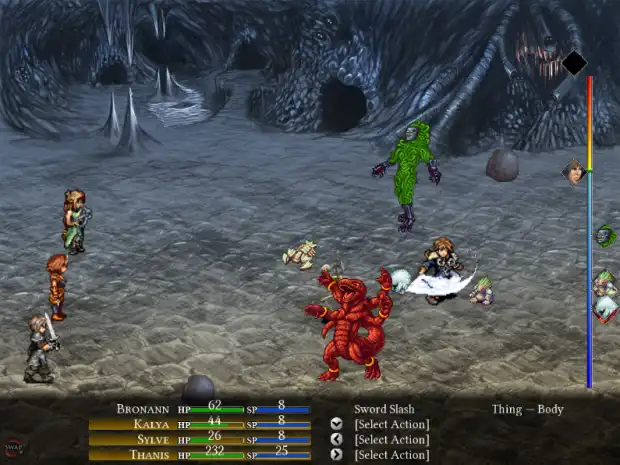The width and height of the screenshot is (620, 465).
Task: Click the right-arrow icon beside Thanis's action
Action: [x=336, y=454]
